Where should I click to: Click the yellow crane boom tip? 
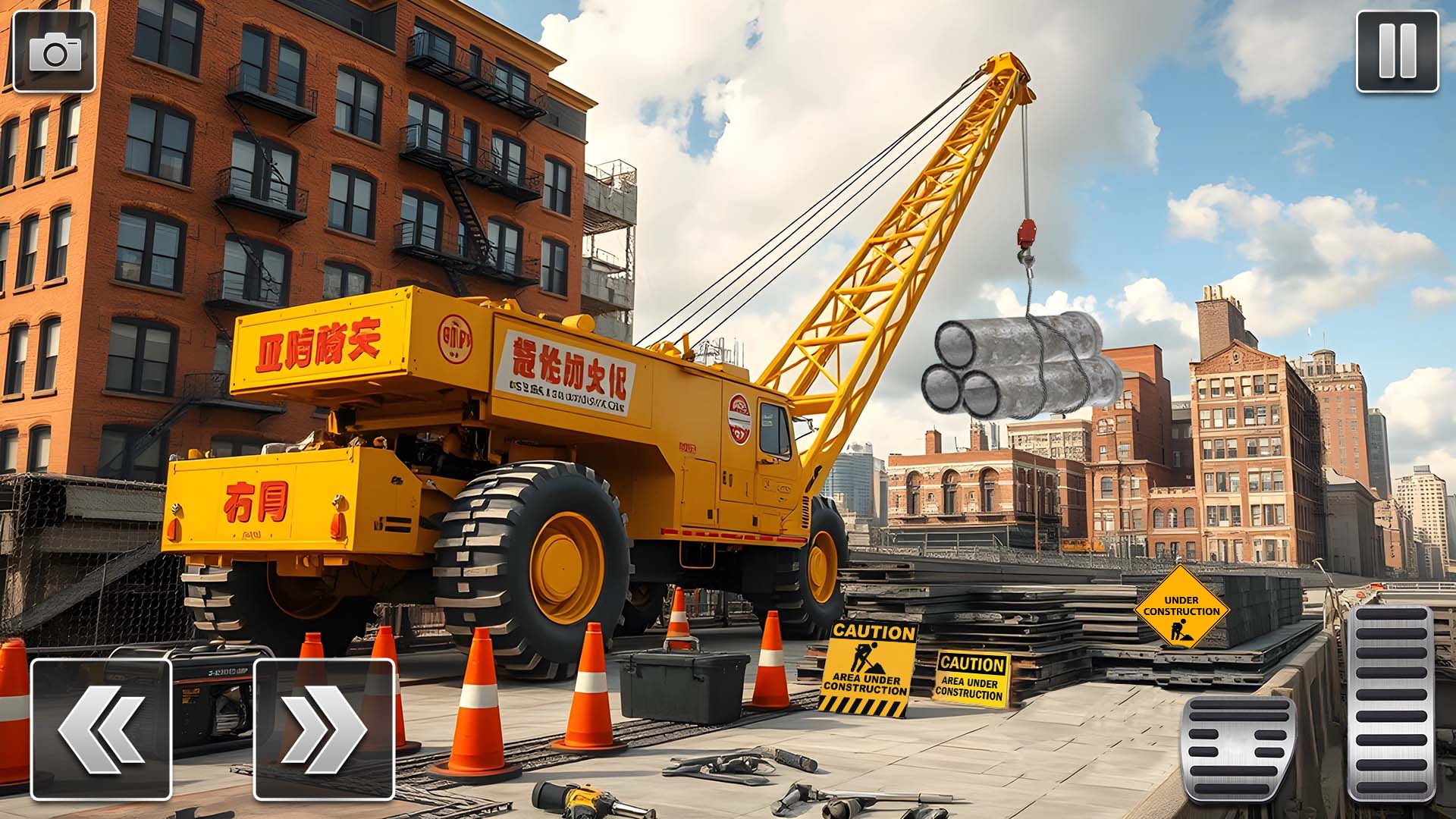tap(1009, 64)
